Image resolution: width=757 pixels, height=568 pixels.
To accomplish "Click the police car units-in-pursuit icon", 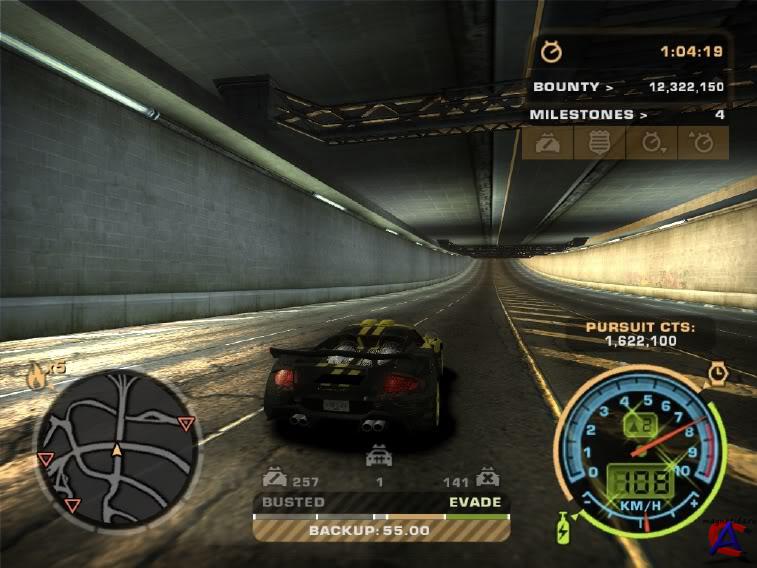I will coord(378,458).
